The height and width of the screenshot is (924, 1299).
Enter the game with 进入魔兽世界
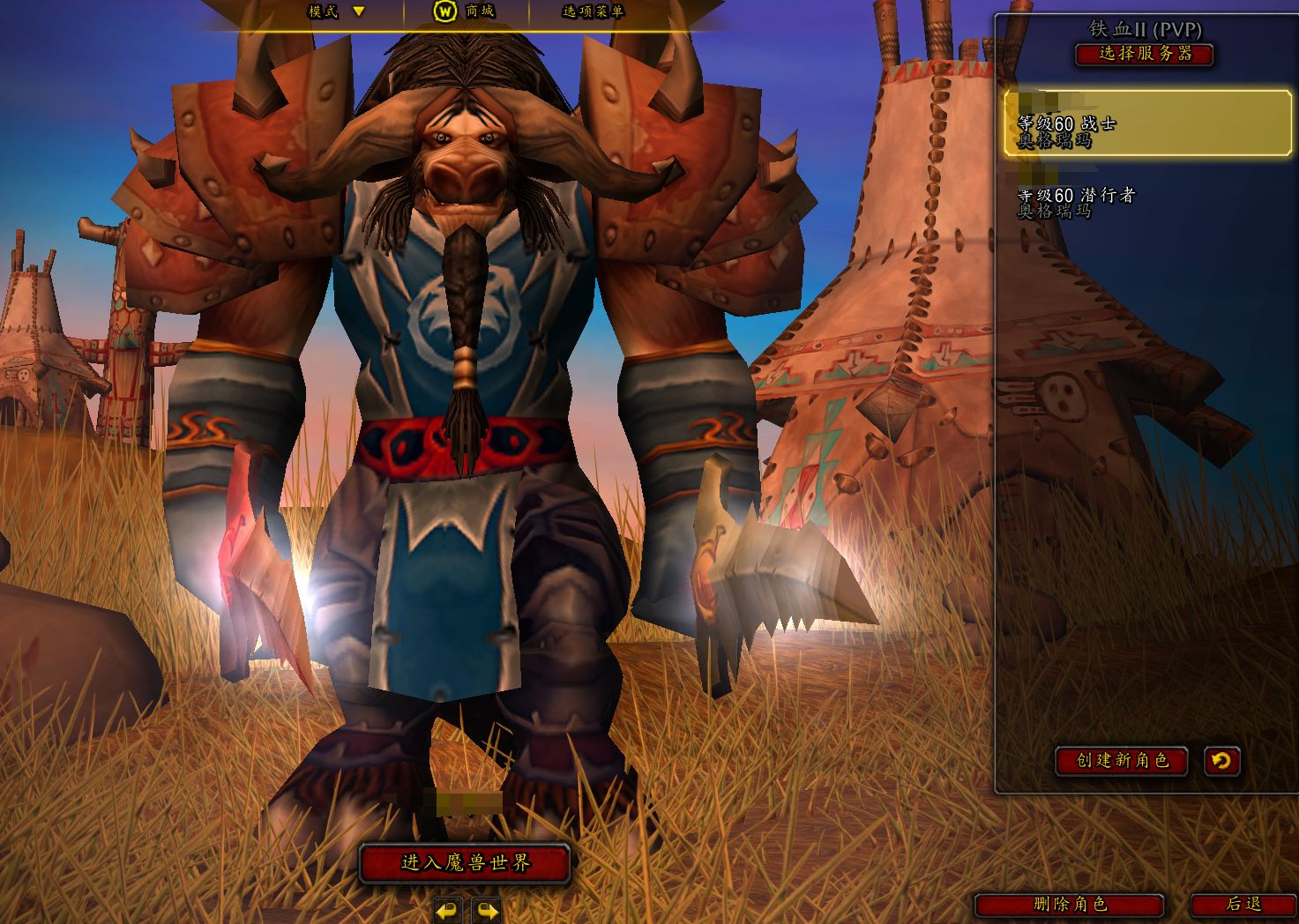coord(465,863)
